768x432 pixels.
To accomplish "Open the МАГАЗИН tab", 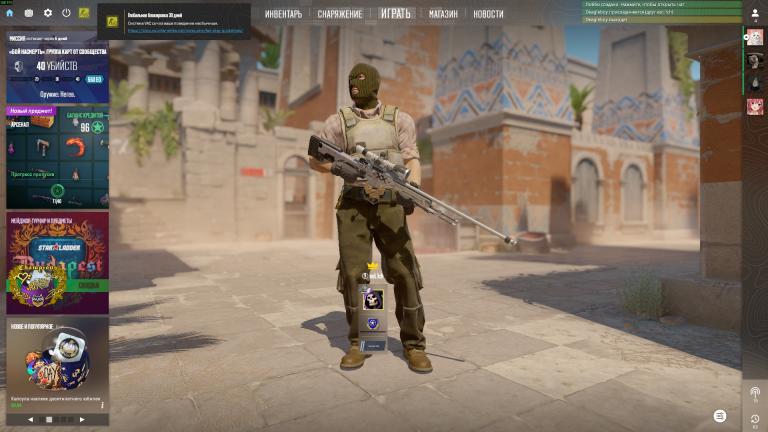I will pos(443,14).
